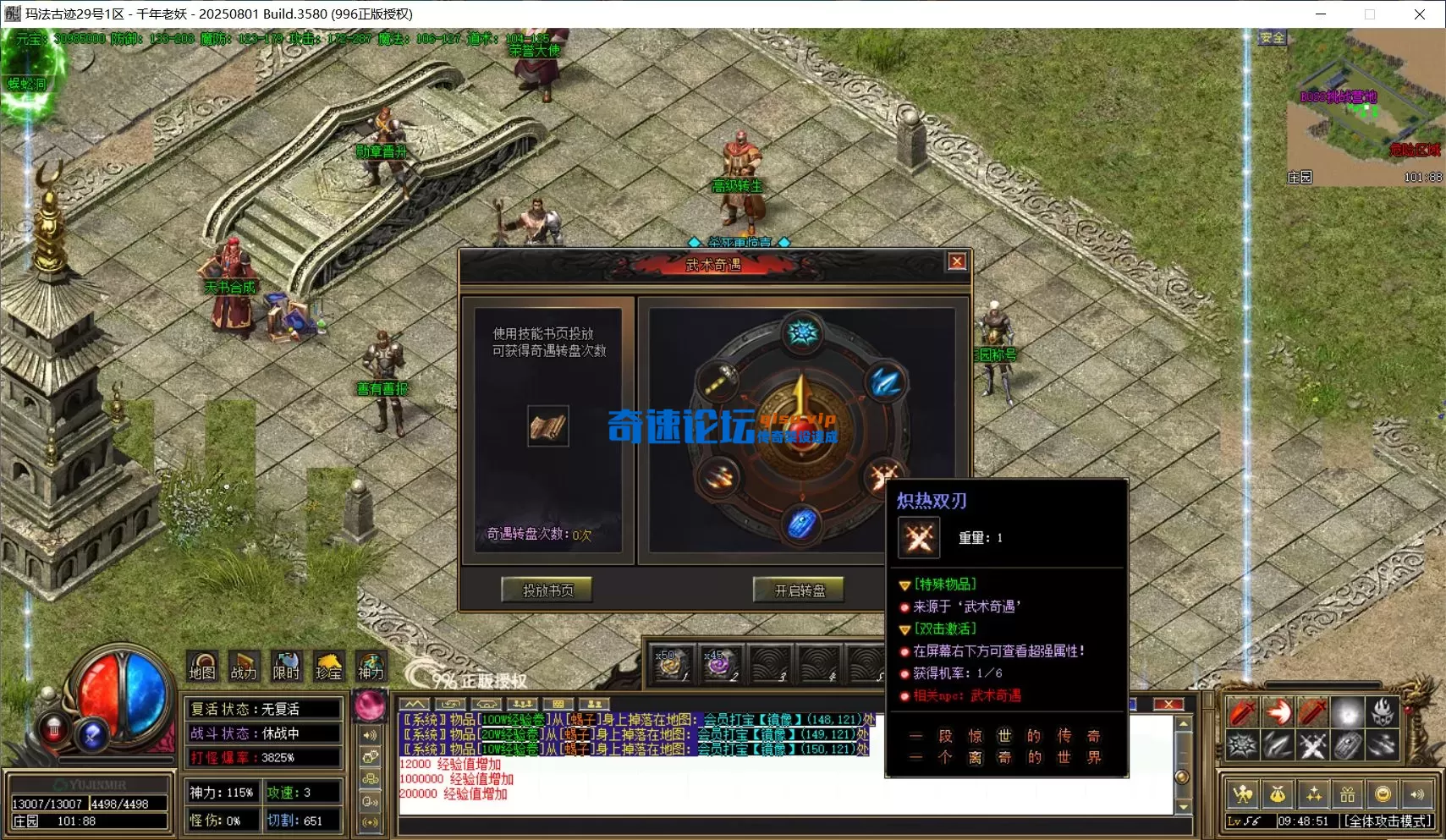
Task: Open the 战力 battle power menu
Action: coord(244,666)
